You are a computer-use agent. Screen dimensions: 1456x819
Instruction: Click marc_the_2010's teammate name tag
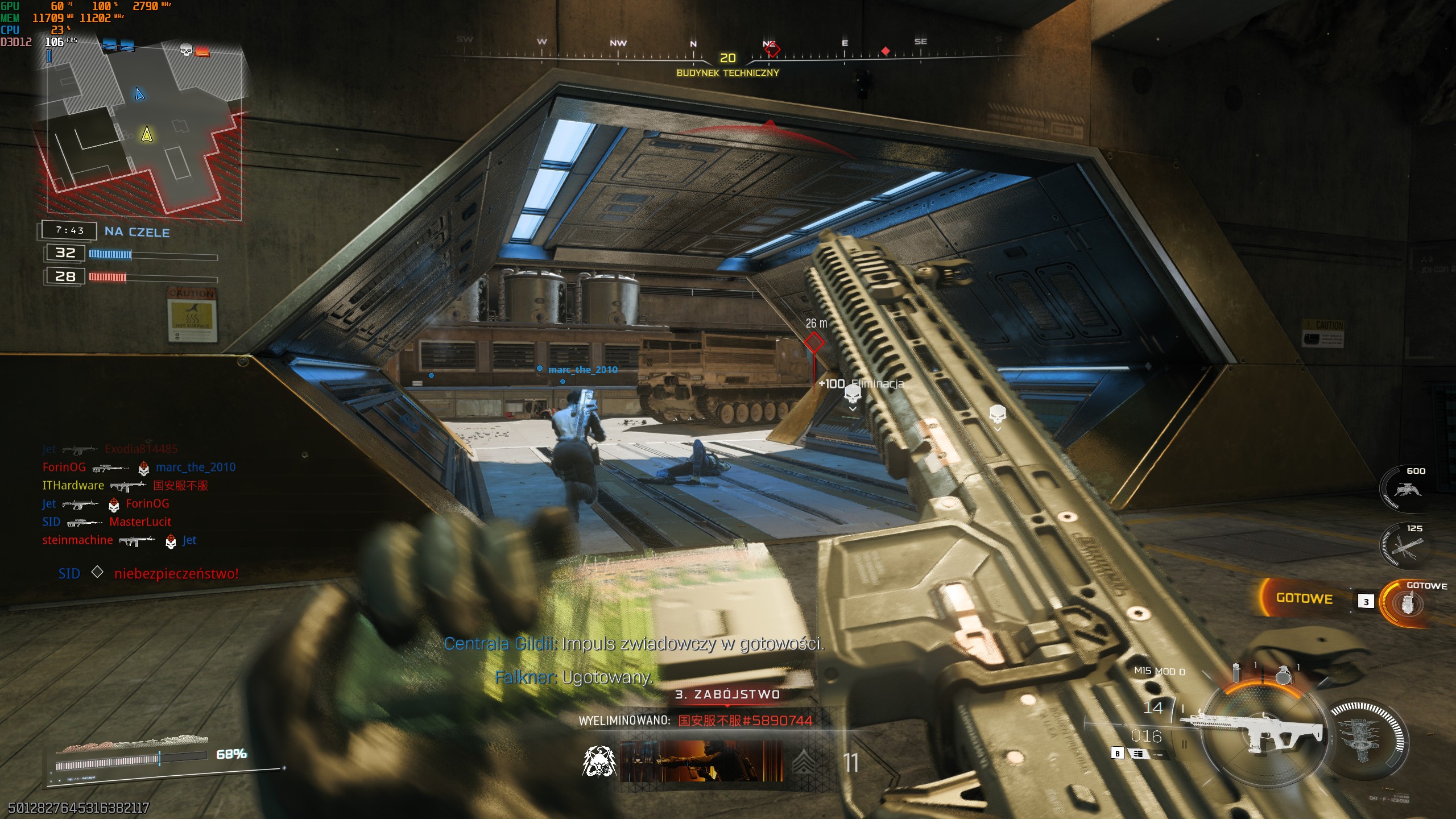pos(582,370)
